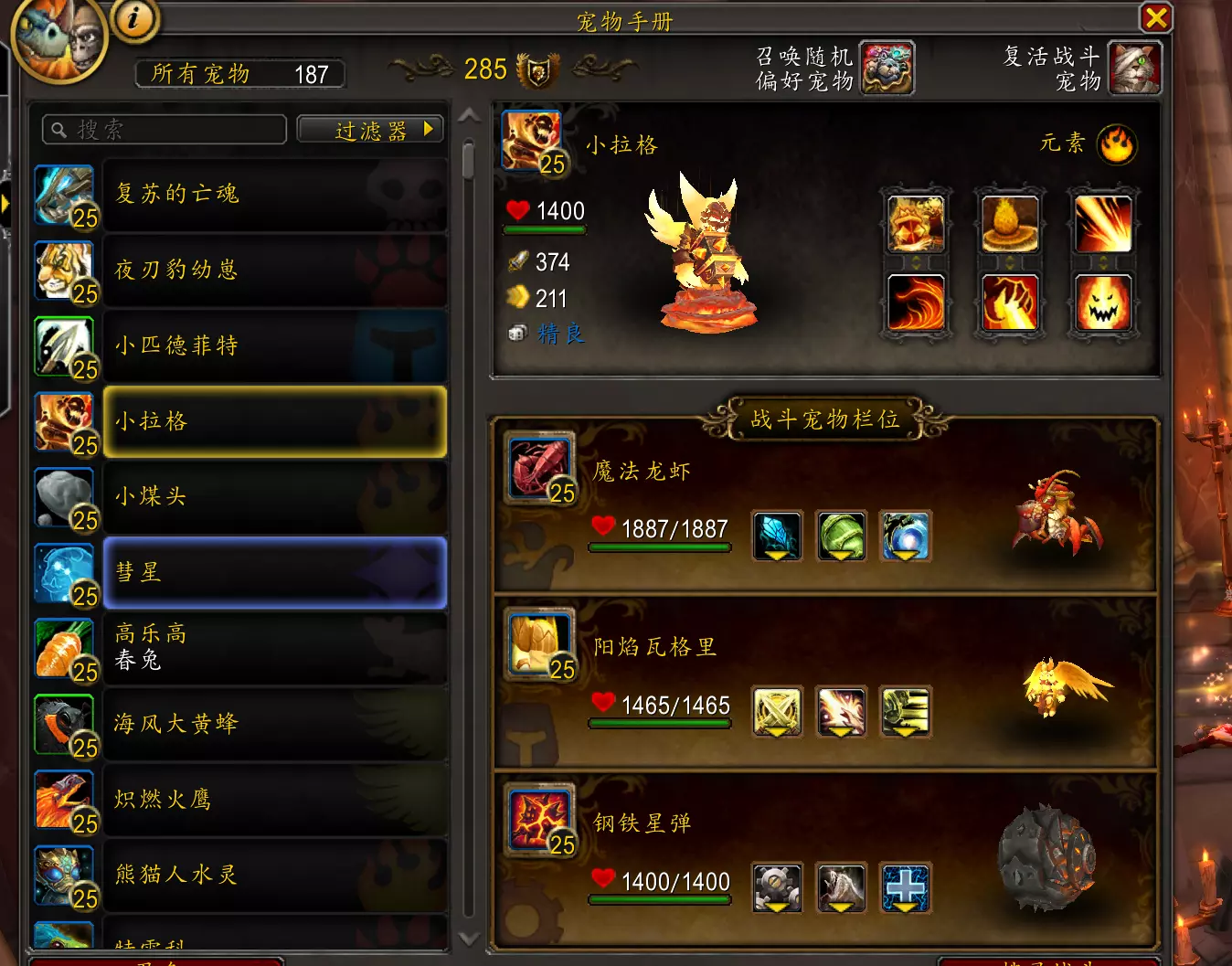The image size is (1232, 966).
Task: Click the 夜刃豹幼崽 pet entry
Action: (x=274, y=271)
